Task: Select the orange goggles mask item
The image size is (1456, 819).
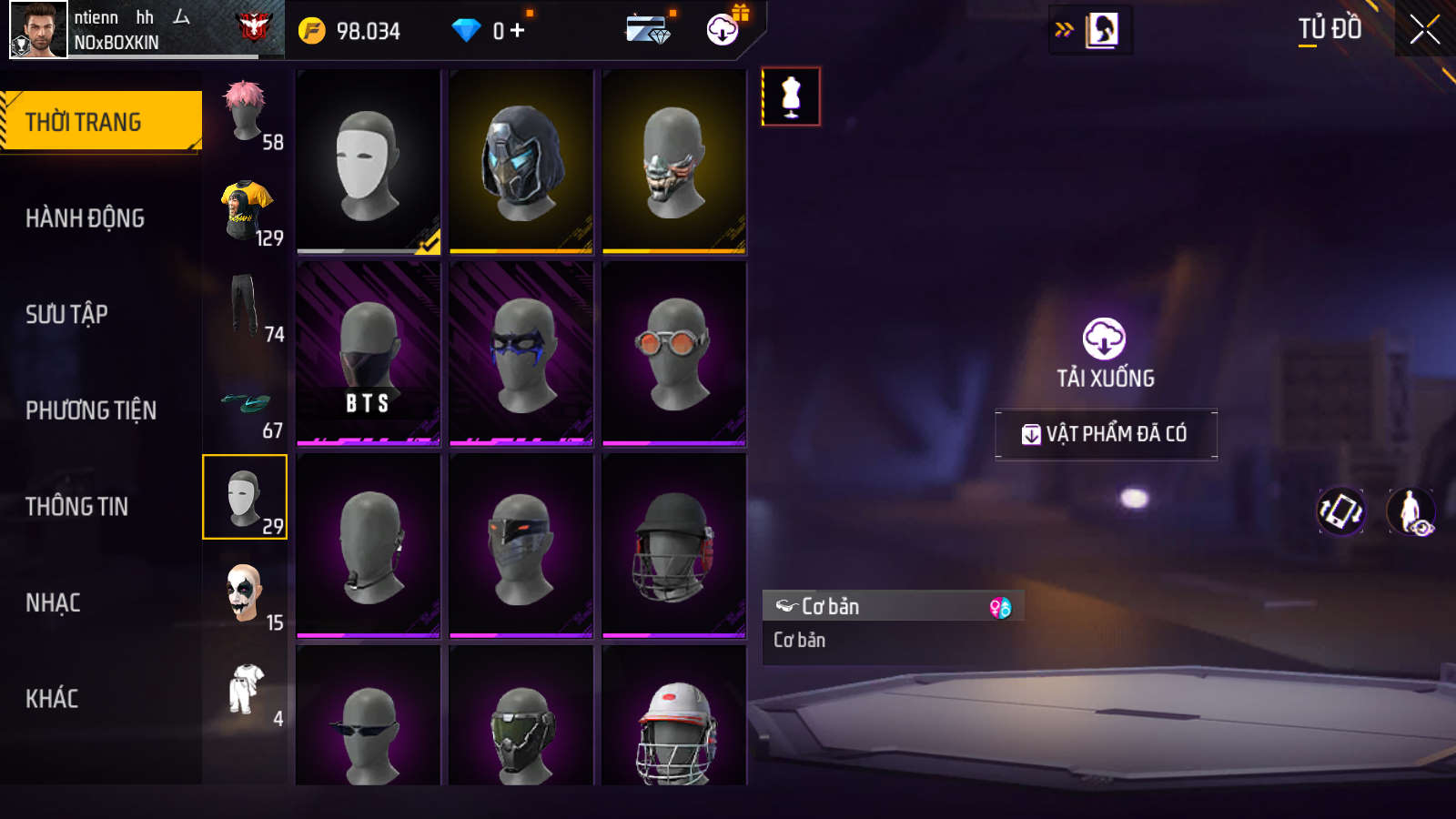Action: click(x=674, y=354)
